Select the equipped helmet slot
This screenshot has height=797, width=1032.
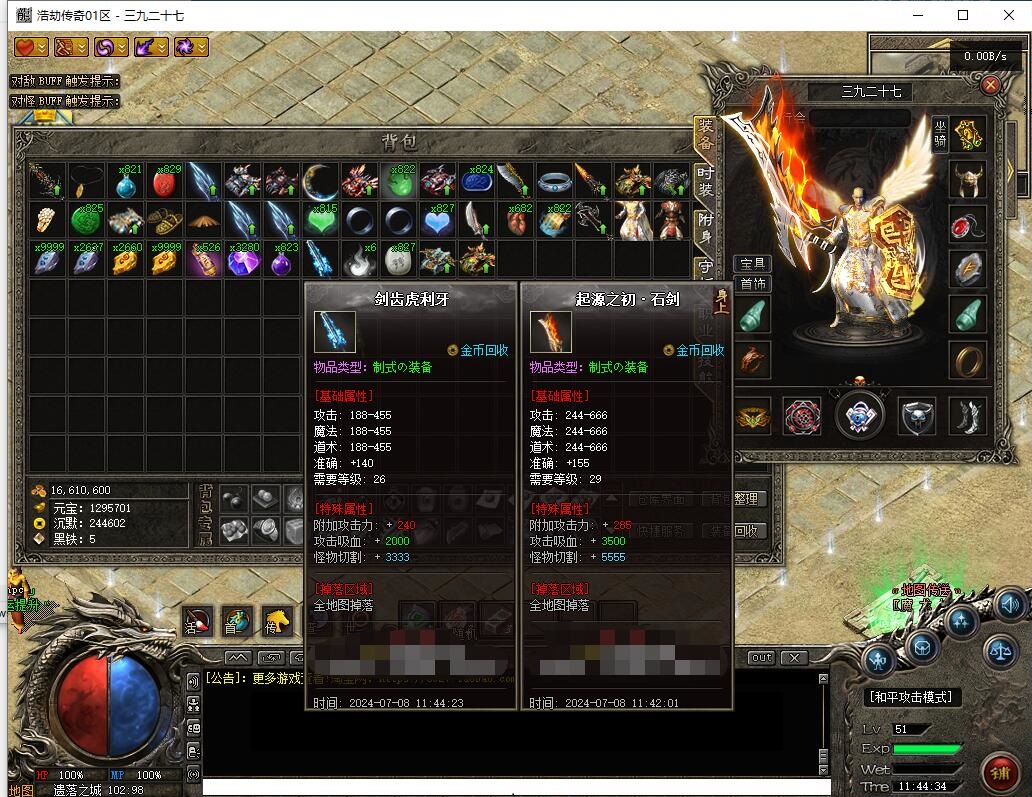968,178
